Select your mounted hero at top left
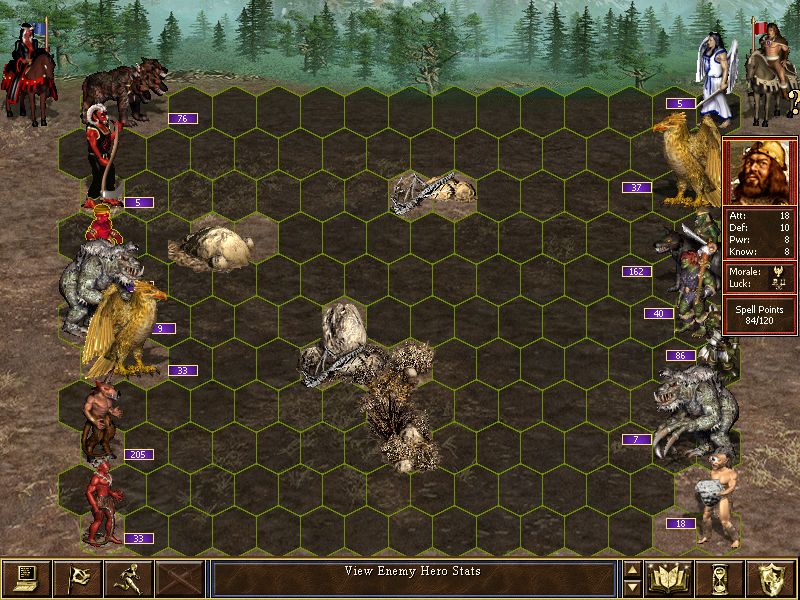The height and width of the screenshot is (600, 800). [32, 75]
